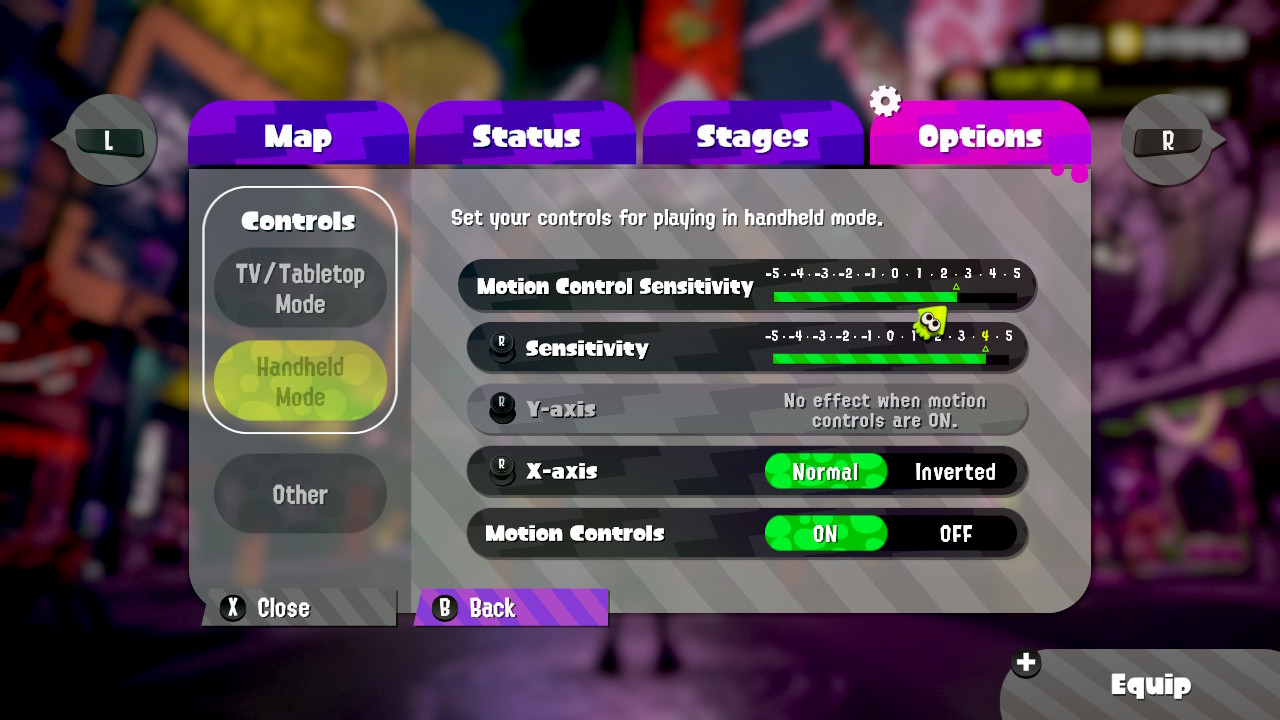Turn Motion Controls OFF

coord(955,534)
